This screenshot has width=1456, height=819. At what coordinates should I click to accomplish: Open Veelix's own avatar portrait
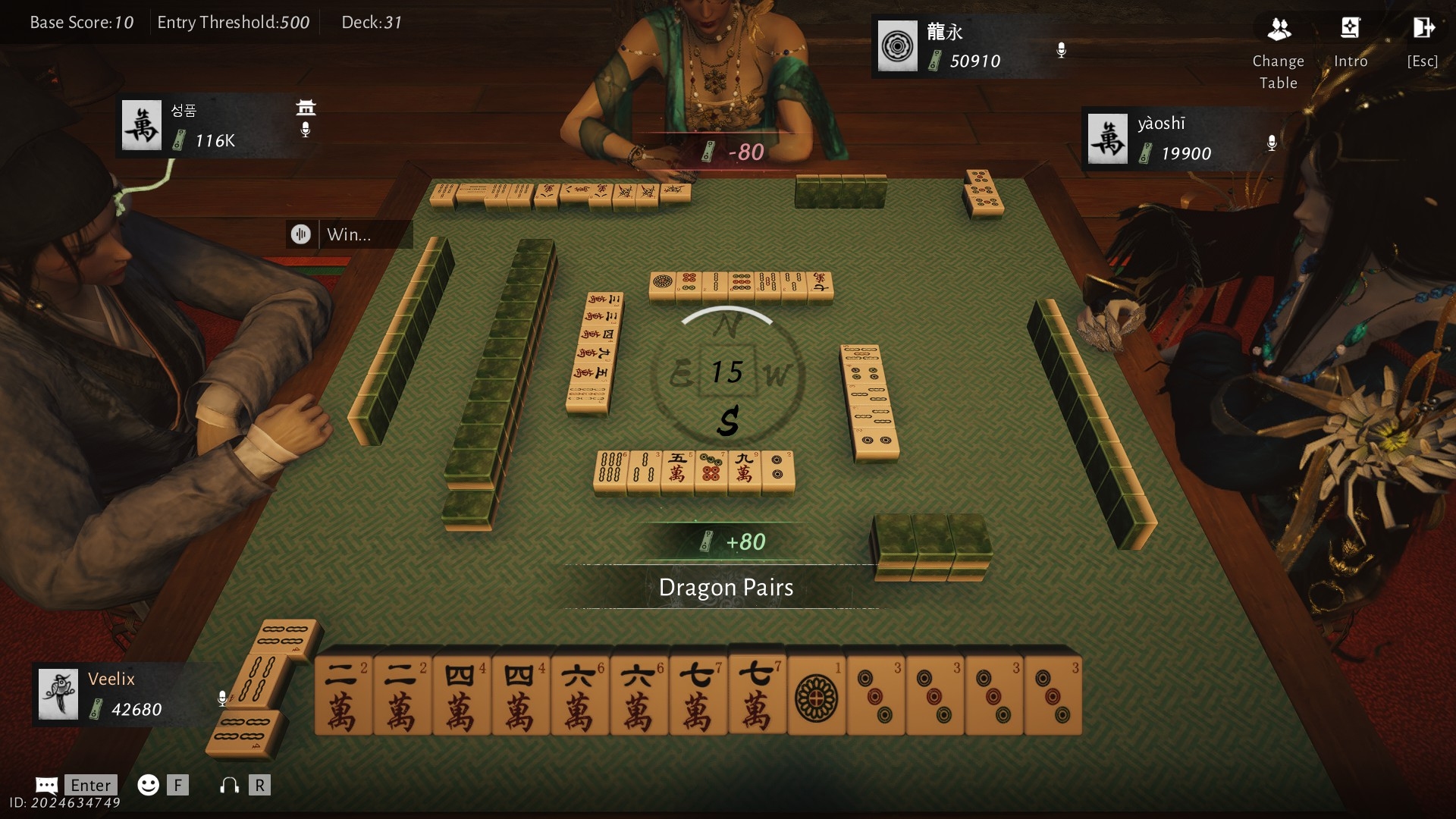coord(58,694)
